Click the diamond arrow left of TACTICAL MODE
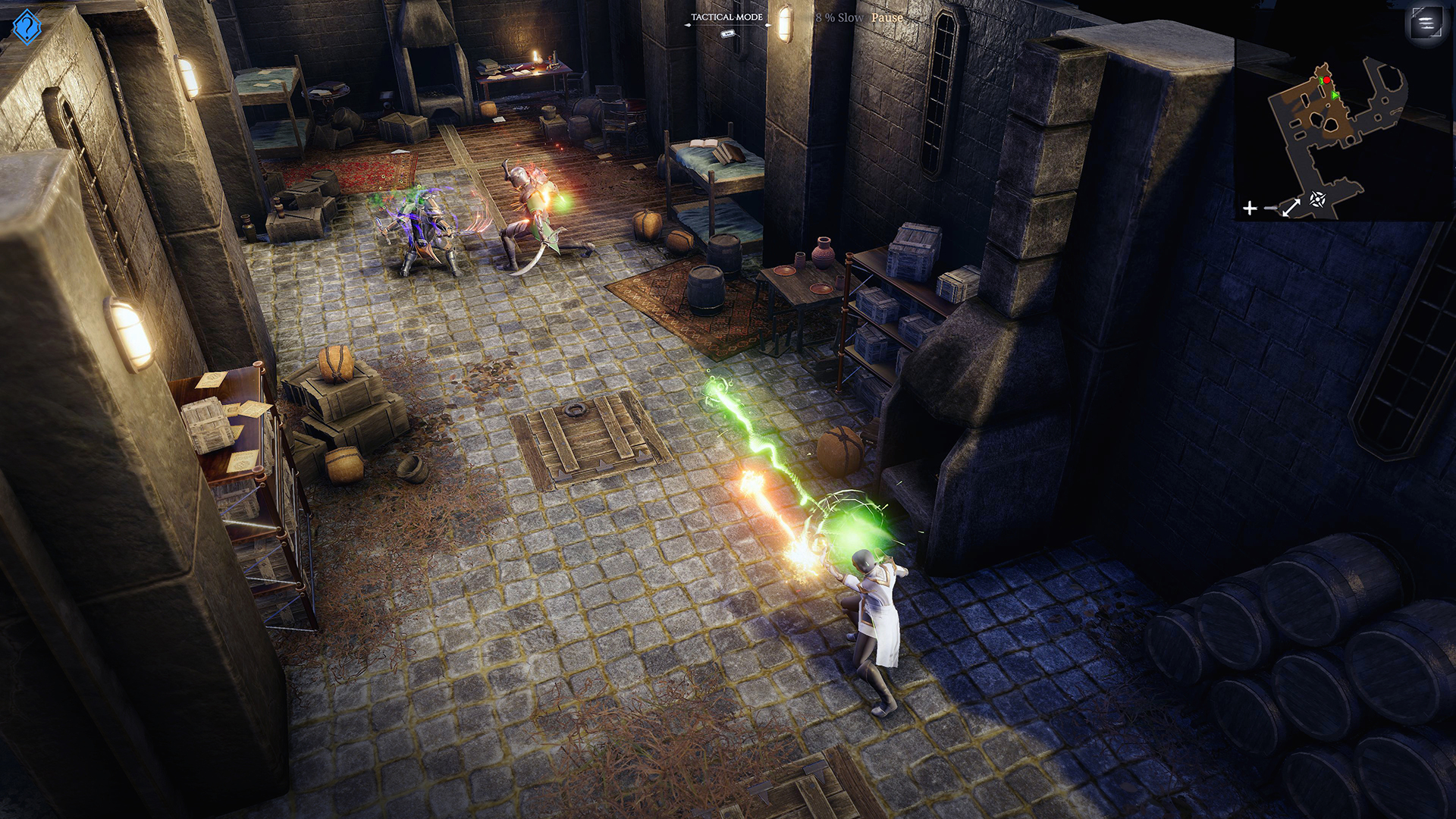This screenshot has height=819, width=1456. [x=689, y=25]
